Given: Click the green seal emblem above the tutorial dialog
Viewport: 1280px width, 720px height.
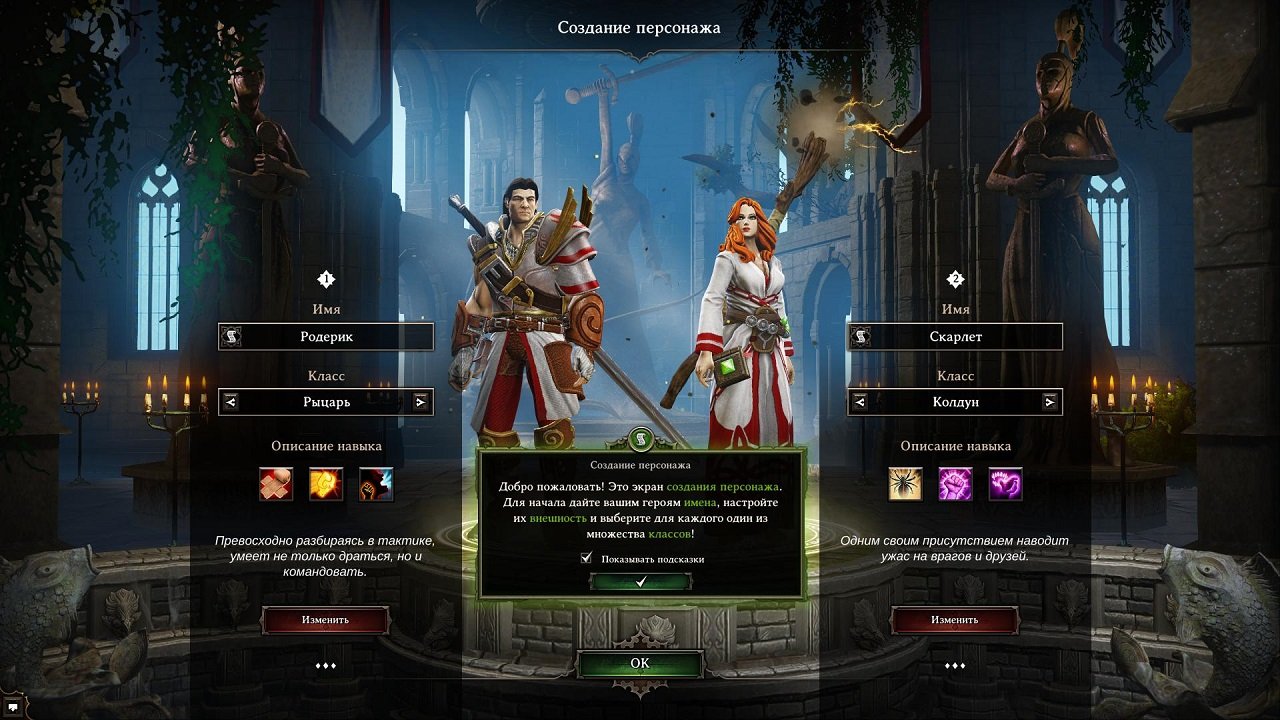Looking at the screenshot, I should 640,440.
